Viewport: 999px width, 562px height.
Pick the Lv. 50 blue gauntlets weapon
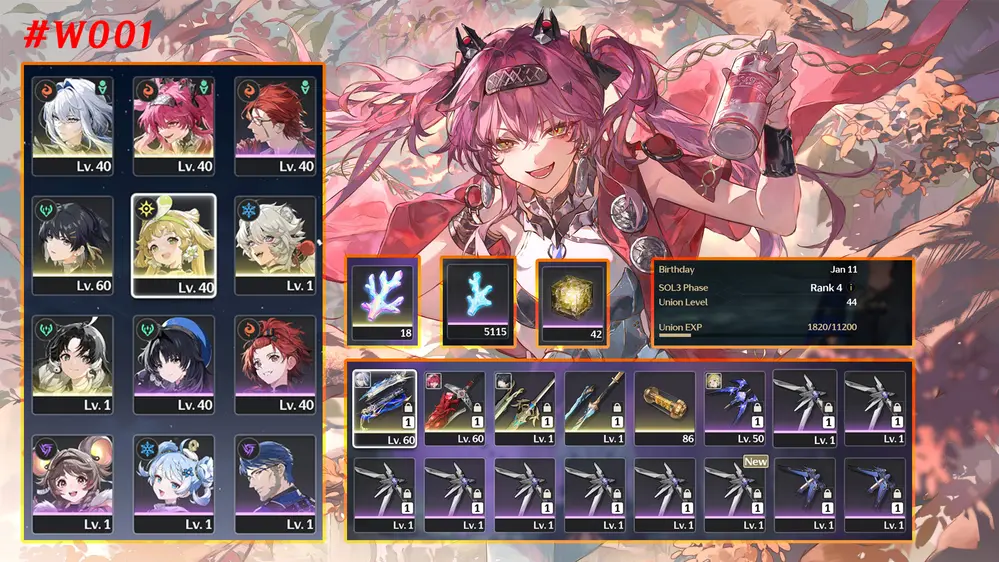coord(735,408)
